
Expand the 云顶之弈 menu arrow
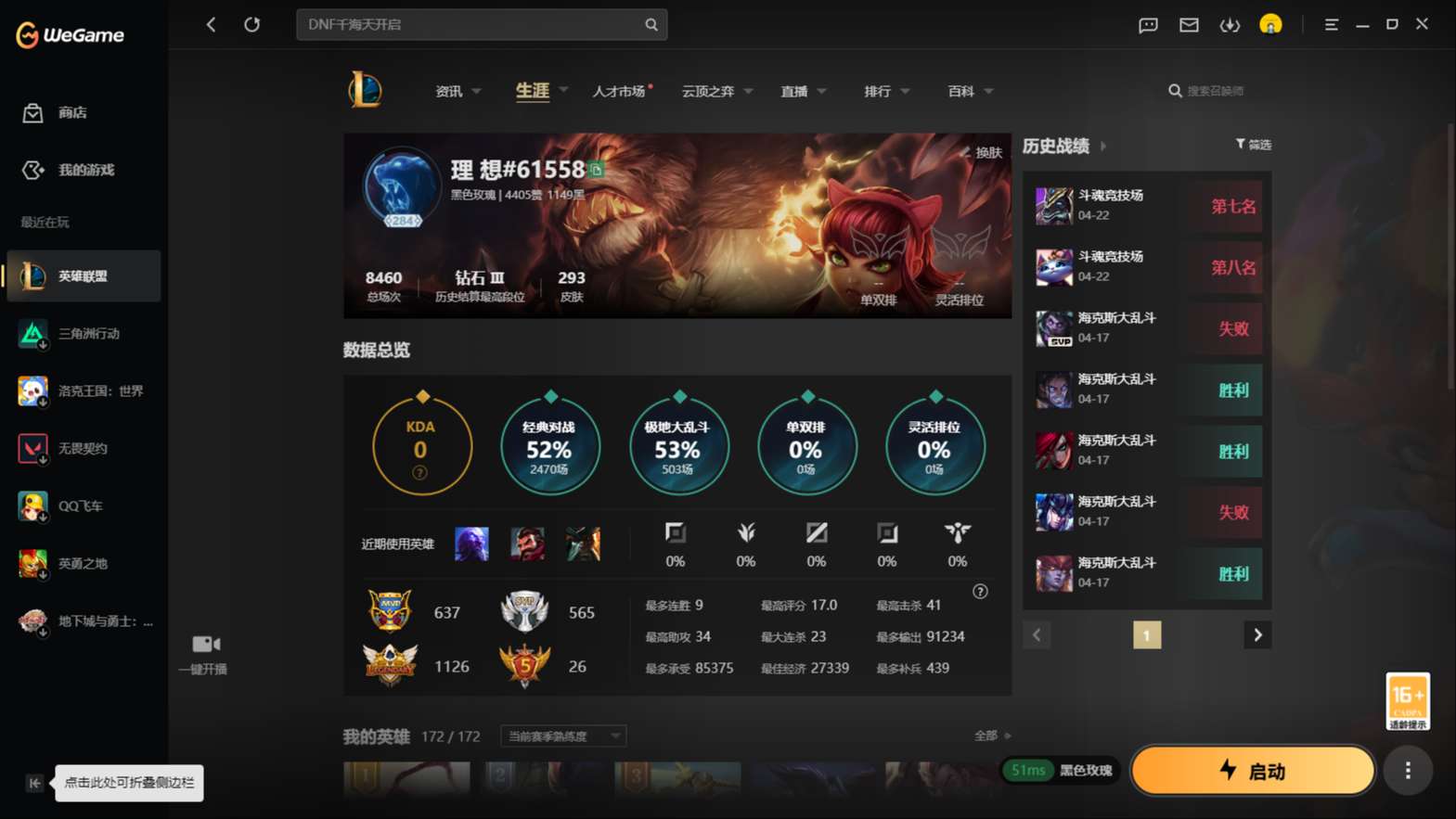click(748, 91)
